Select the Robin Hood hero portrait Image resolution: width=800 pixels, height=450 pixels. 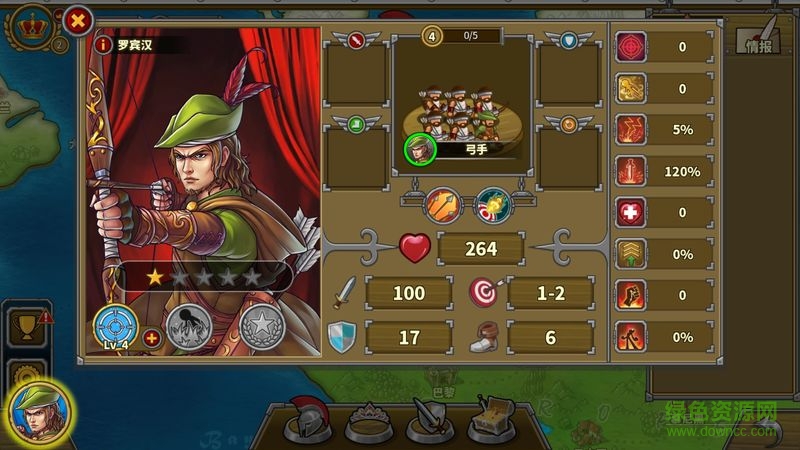click(x=42, y=413)
